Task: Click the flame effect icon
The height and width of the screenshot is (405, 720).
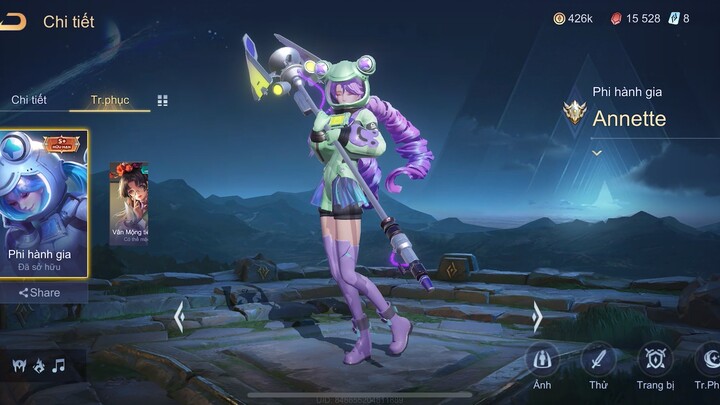Action: (38, 365)
